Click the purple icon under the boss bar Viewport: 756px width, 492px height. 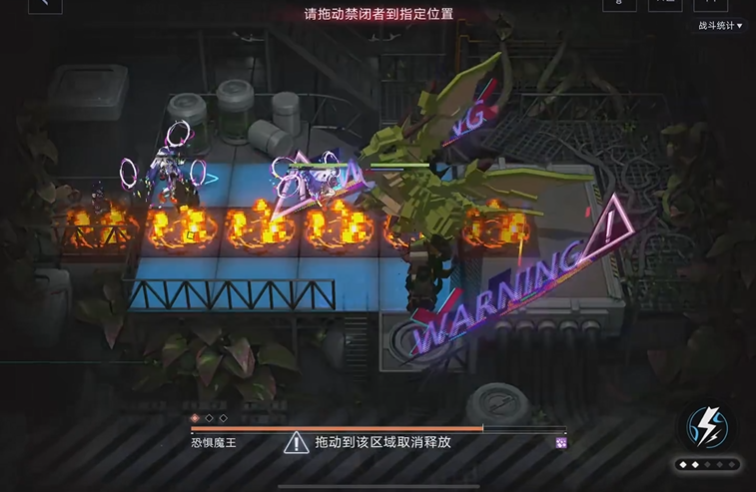561,442
